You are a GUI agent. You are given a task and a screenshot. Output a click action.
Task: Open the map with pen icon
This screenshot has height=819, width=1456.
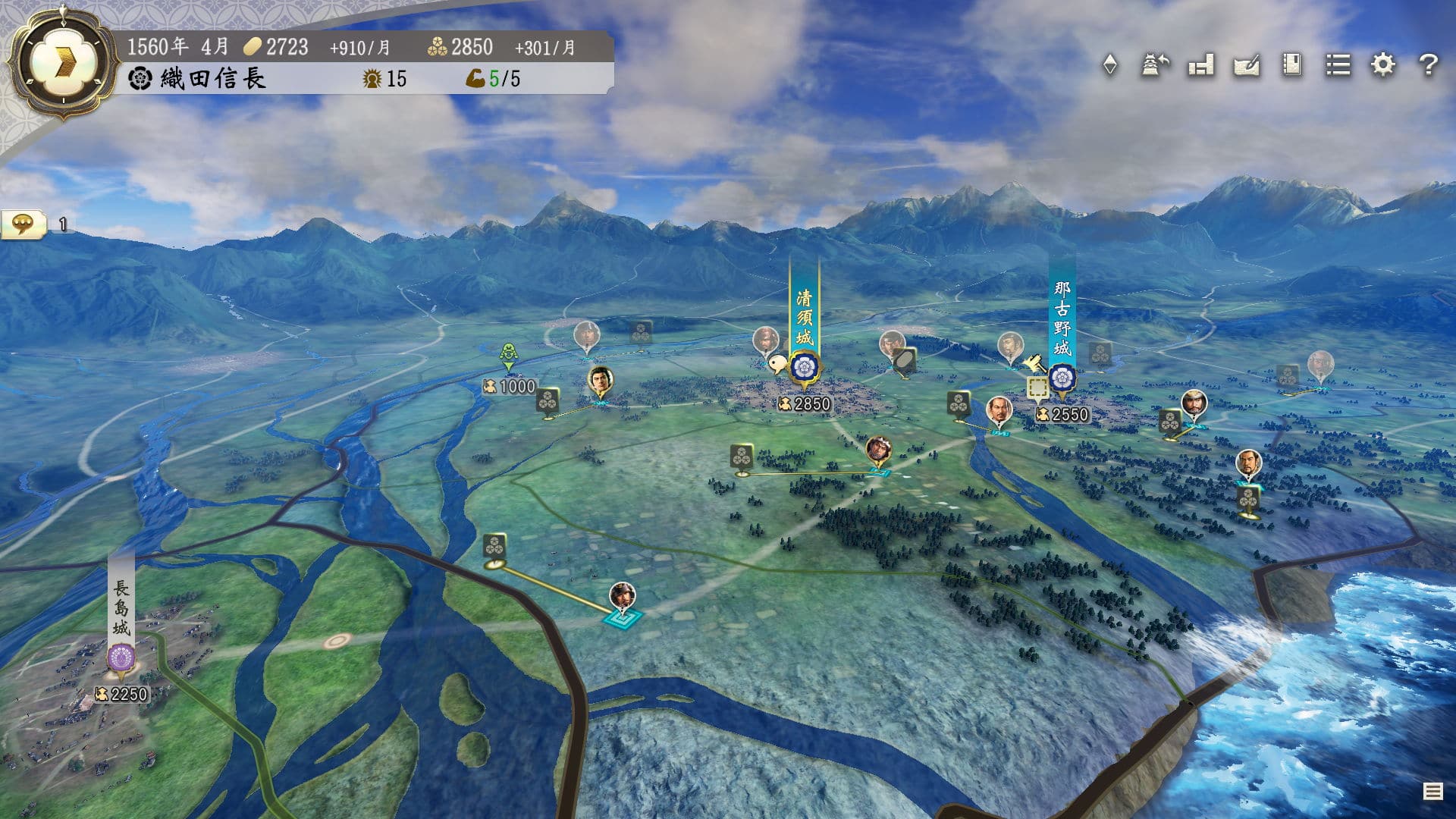pos(1247,65)
